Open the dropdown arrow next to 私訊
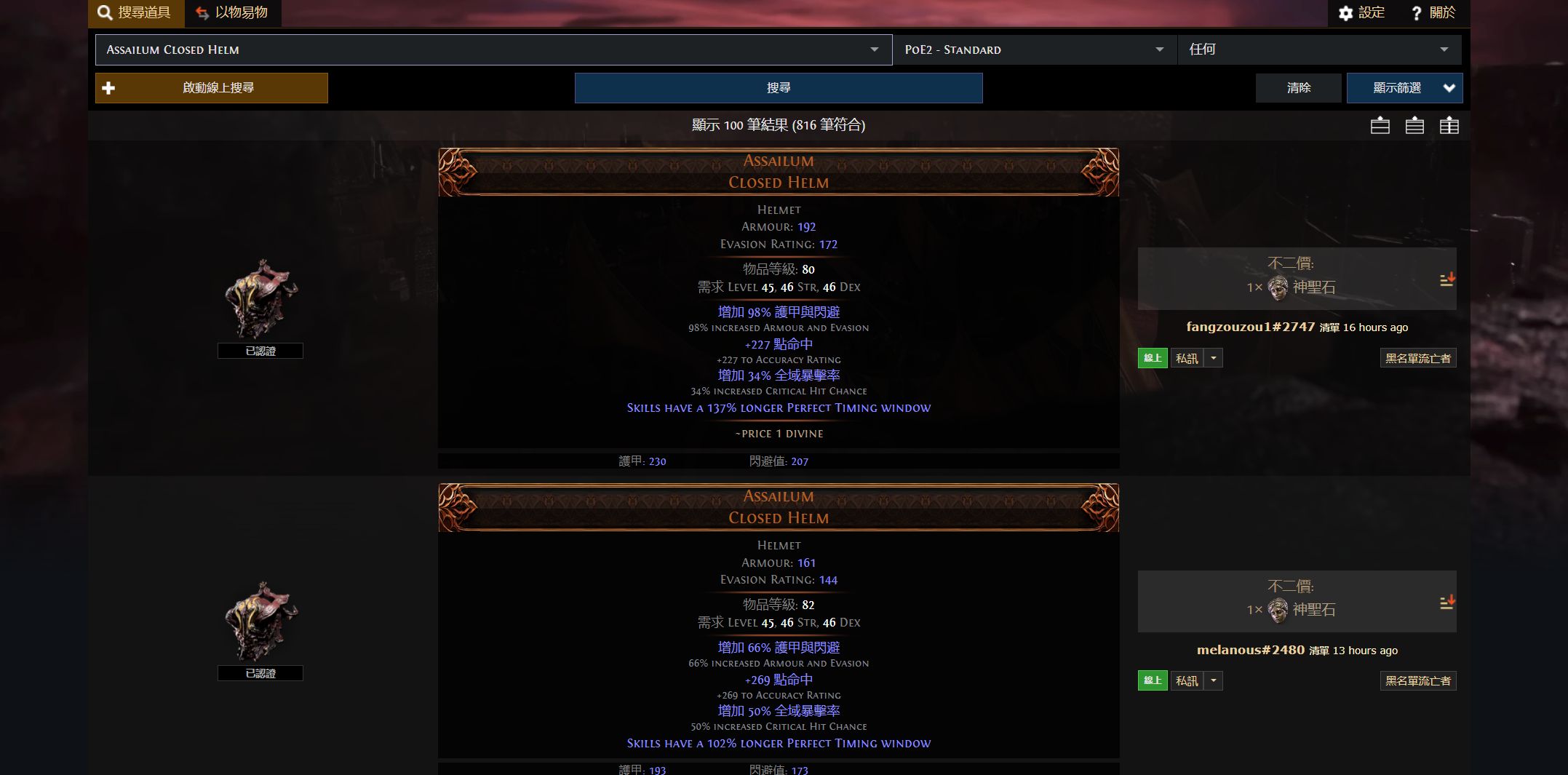This screenshot has width=1568, height=775. pyautogui.click(x=1212, y=357)
